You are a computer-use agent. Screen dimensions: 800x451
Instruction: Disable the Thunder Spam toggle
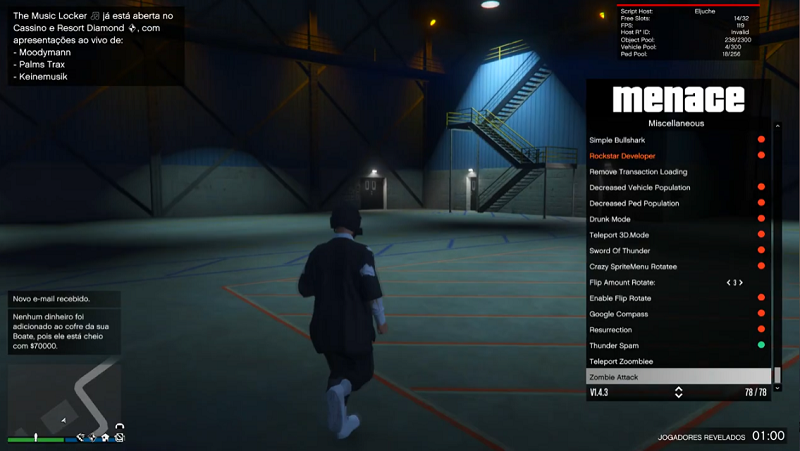pos(760,345)
